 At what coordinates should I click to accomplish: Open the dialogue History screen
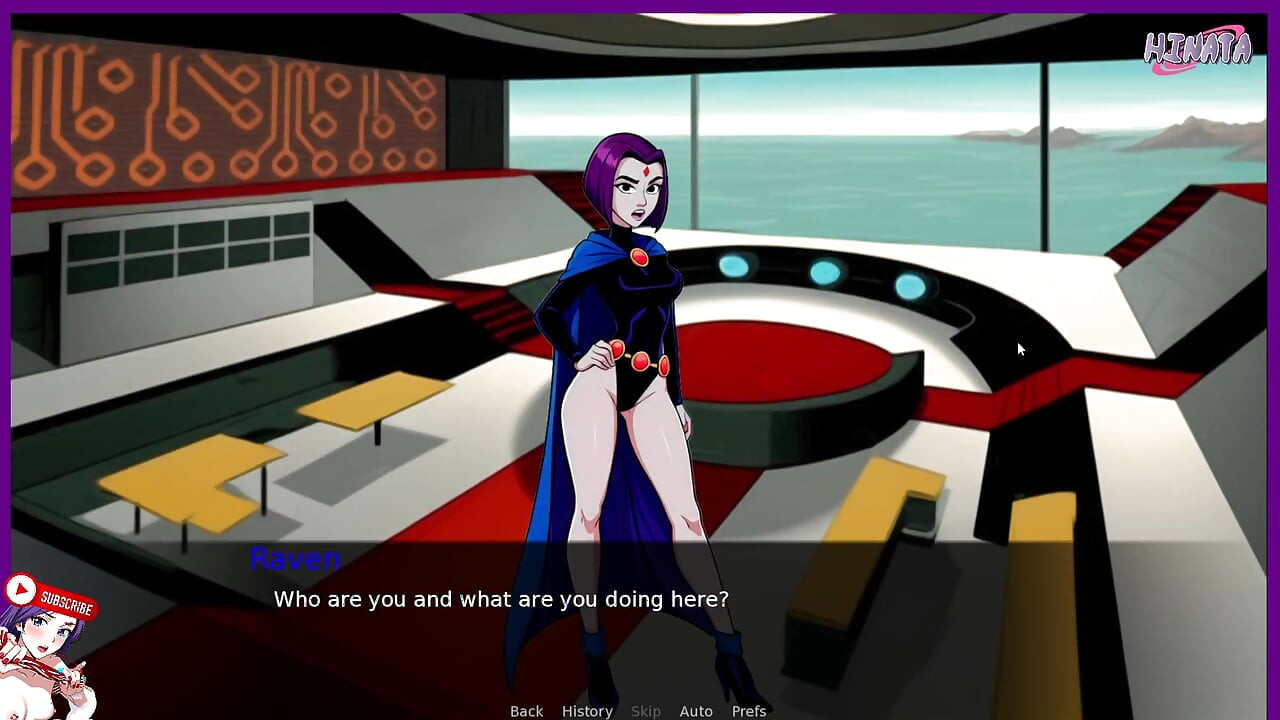pyautogui.click(x=587, y=711)
